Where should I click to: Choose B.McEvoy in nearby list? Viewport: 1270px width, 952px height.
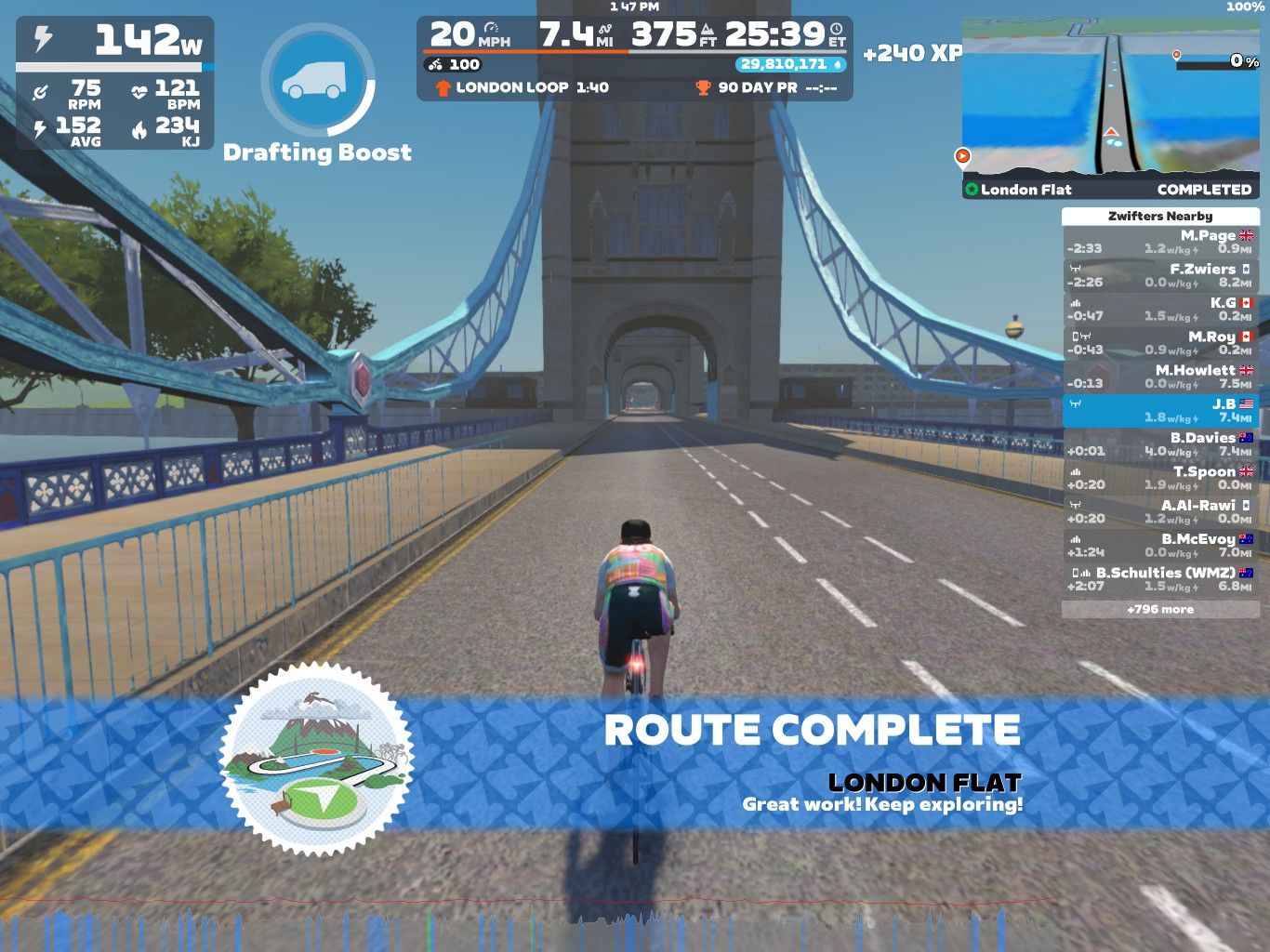click(x=1160, y=545)
